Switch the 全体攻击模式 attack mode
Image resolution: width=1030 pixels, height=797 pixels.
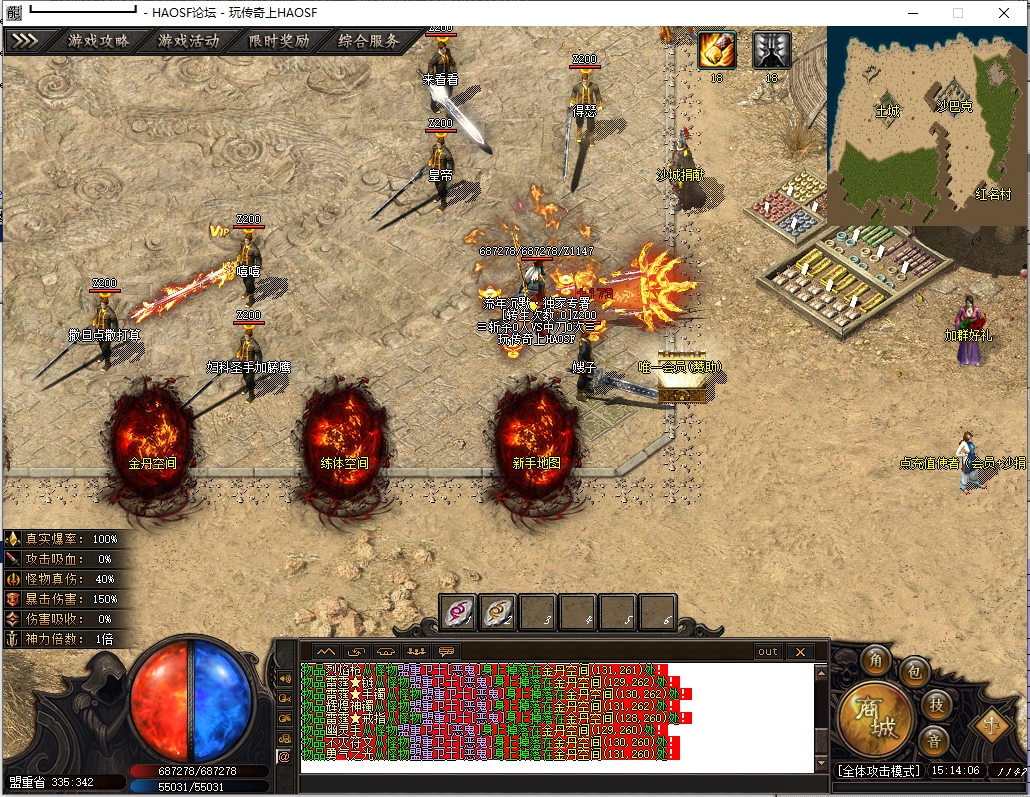click(877, 771)
